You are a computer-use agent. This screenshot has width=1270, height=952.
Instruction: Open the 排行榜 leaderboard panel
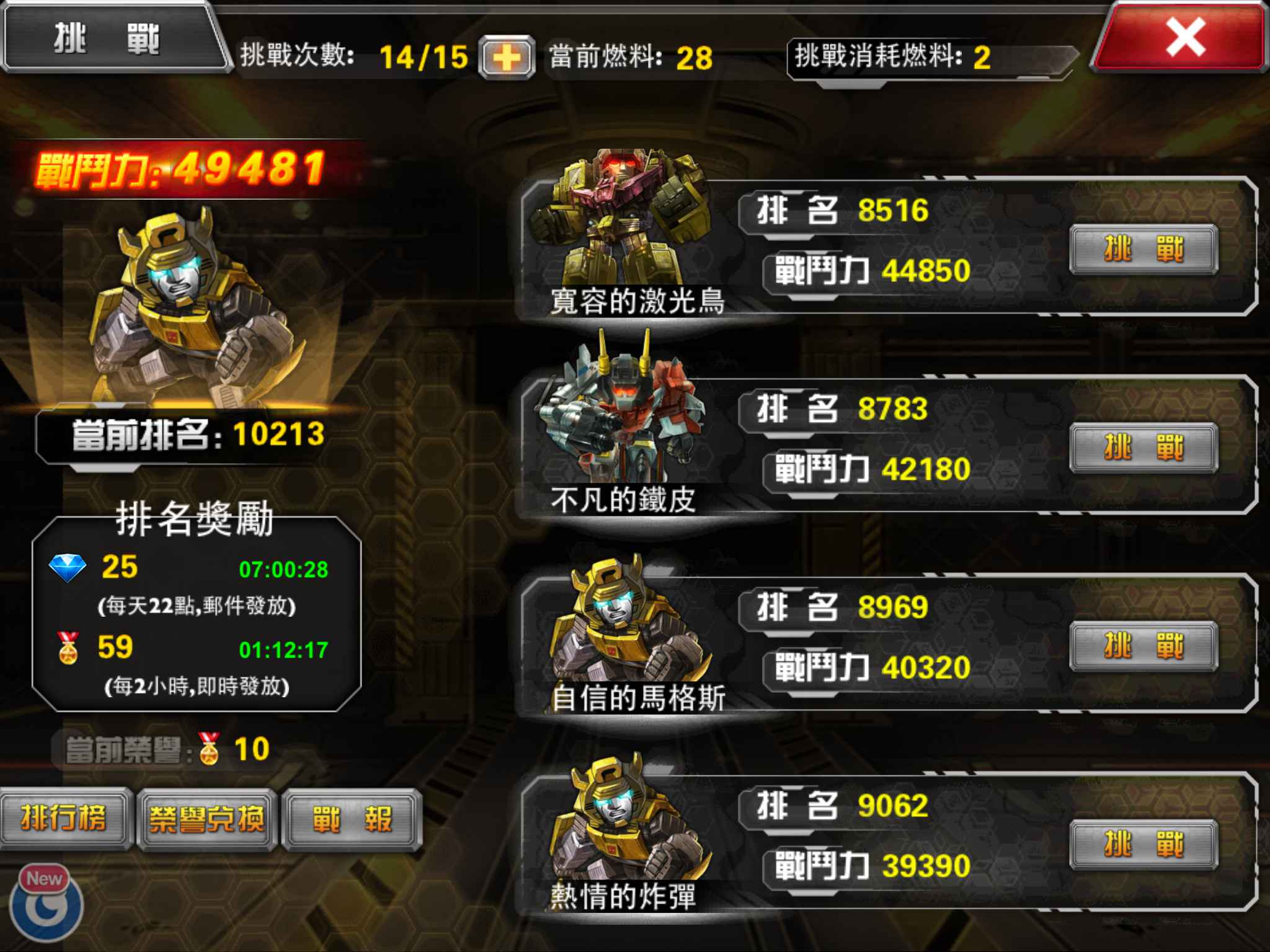pos(65,818)
